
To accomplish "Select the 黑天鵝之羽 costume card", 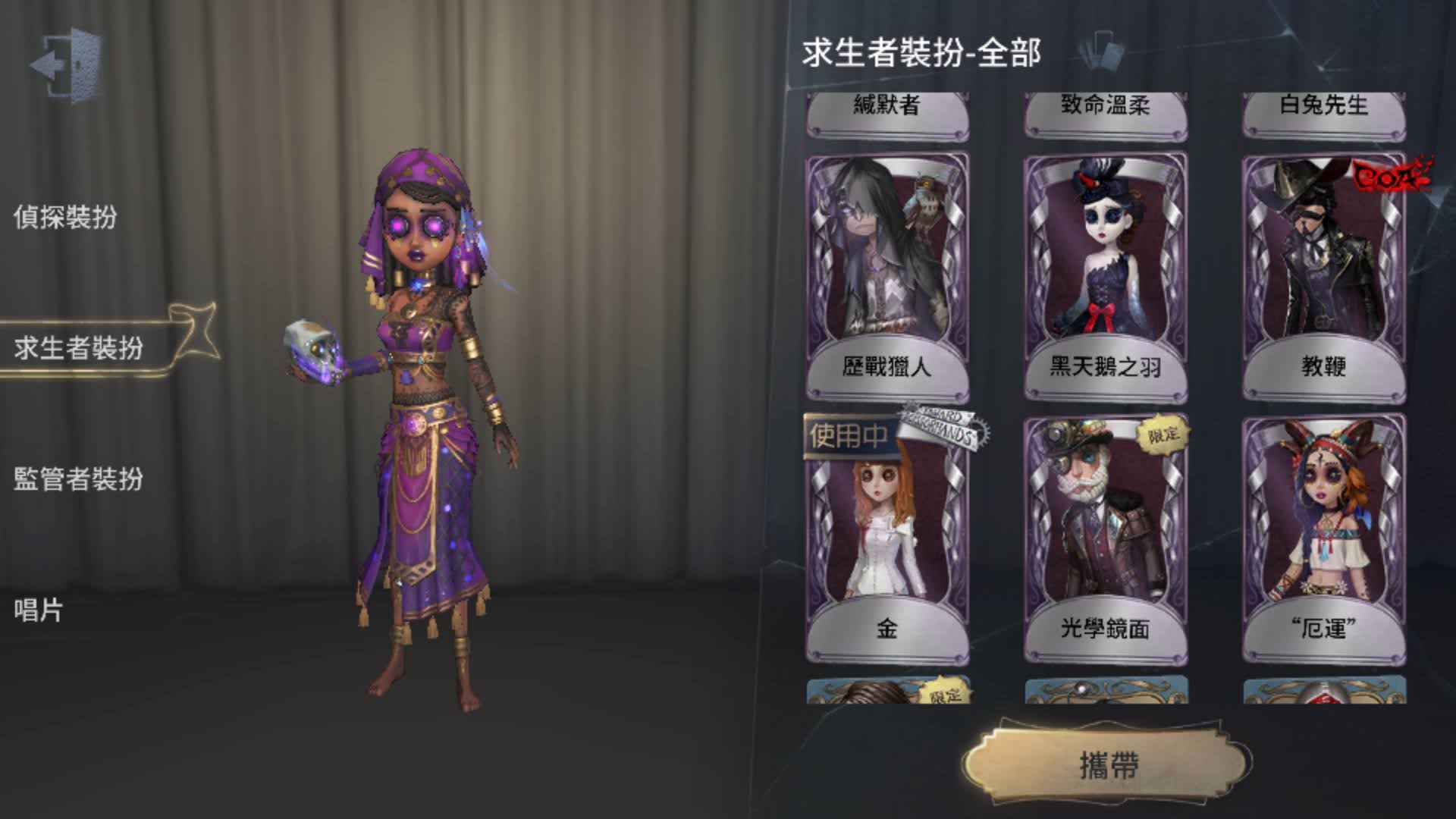I will click(1107, 258).
